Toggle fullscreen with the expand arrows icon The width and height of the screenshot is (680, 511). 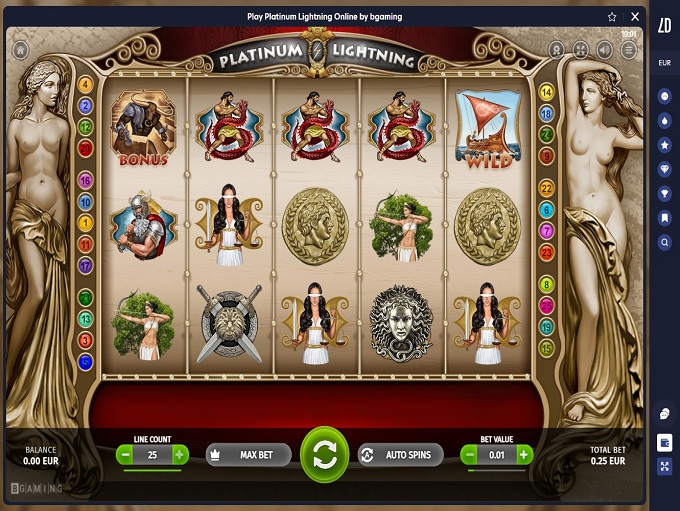point(581,49)
